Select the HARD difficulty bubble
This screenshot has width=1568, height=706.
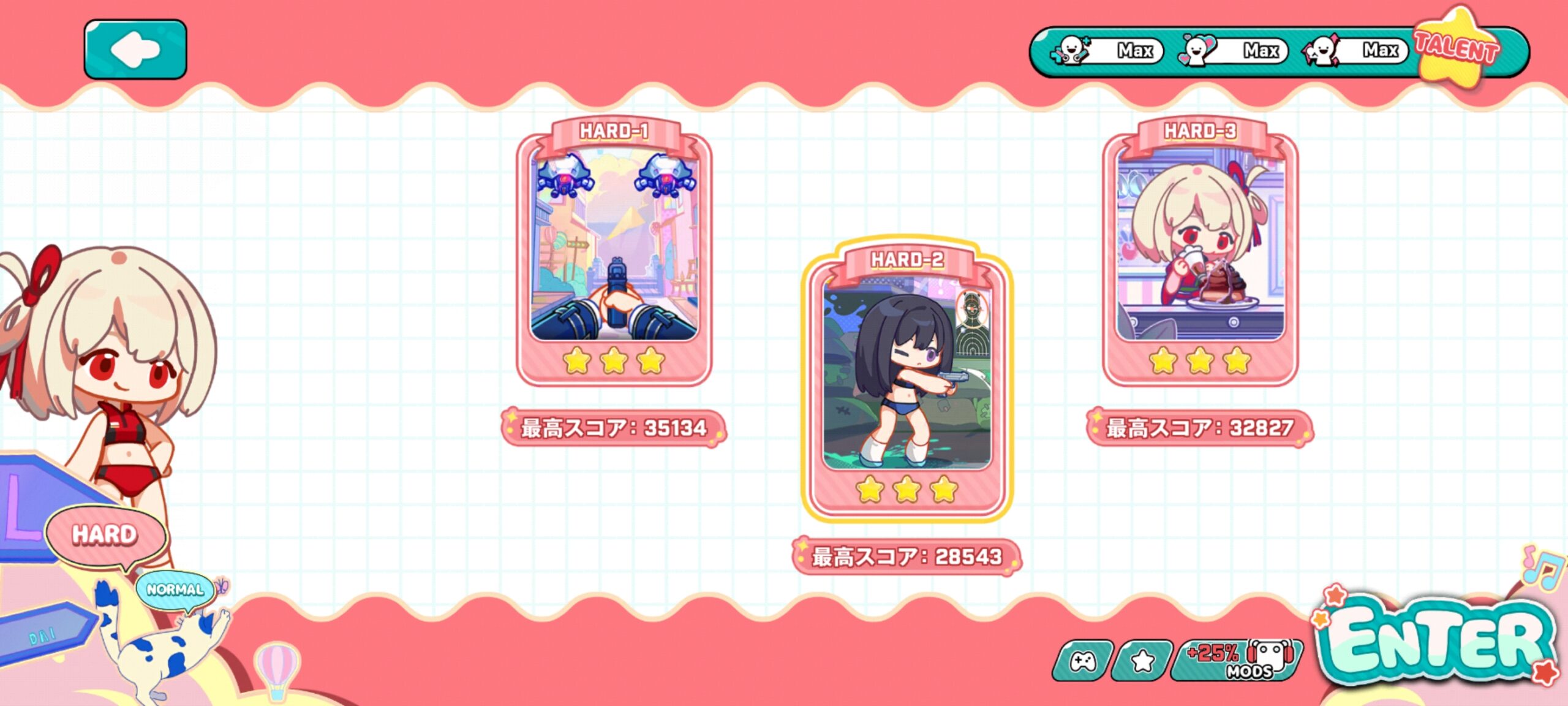coord(105,534)
